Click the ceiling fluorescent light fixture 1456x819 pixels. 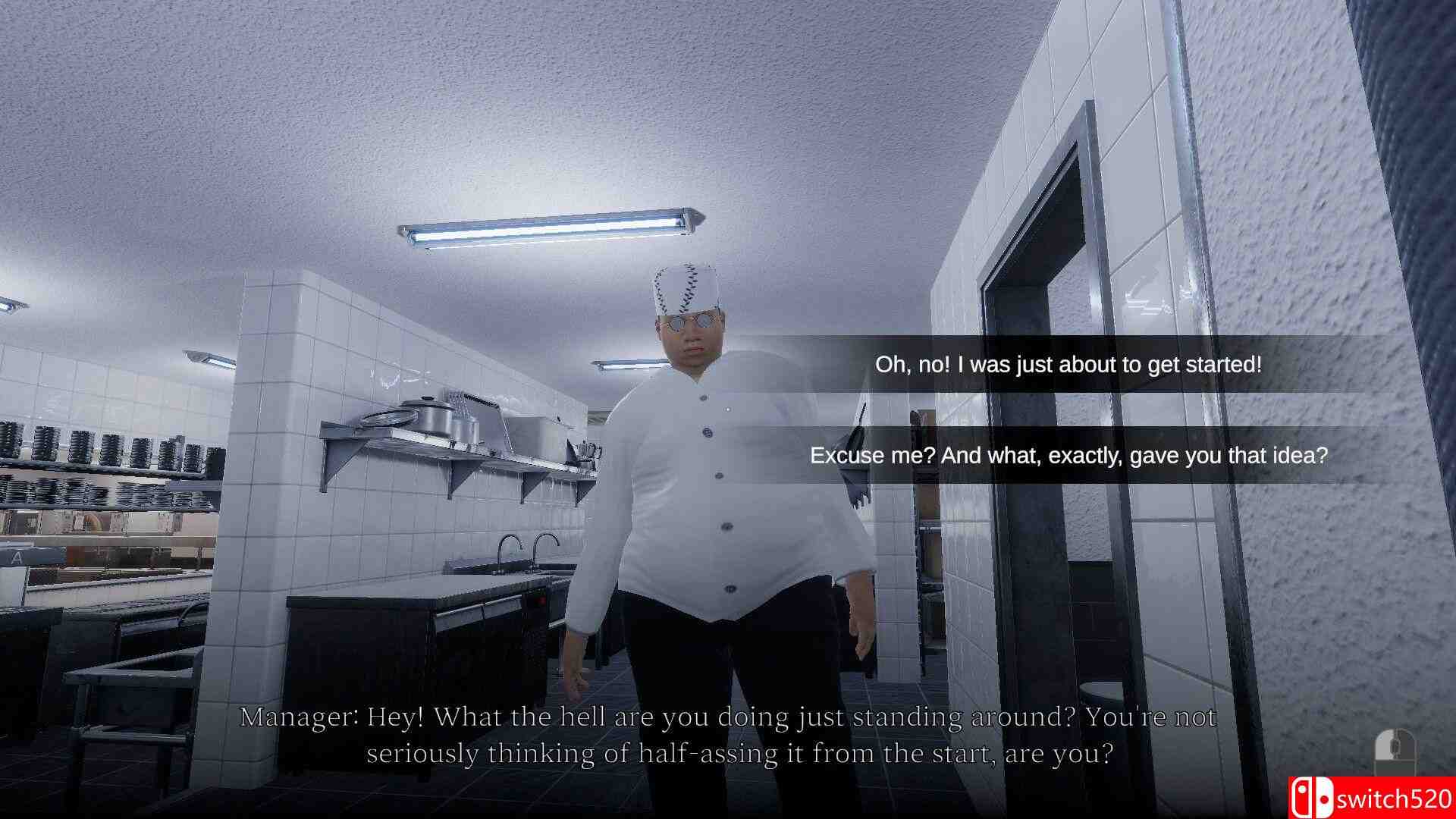click(546, 227)
